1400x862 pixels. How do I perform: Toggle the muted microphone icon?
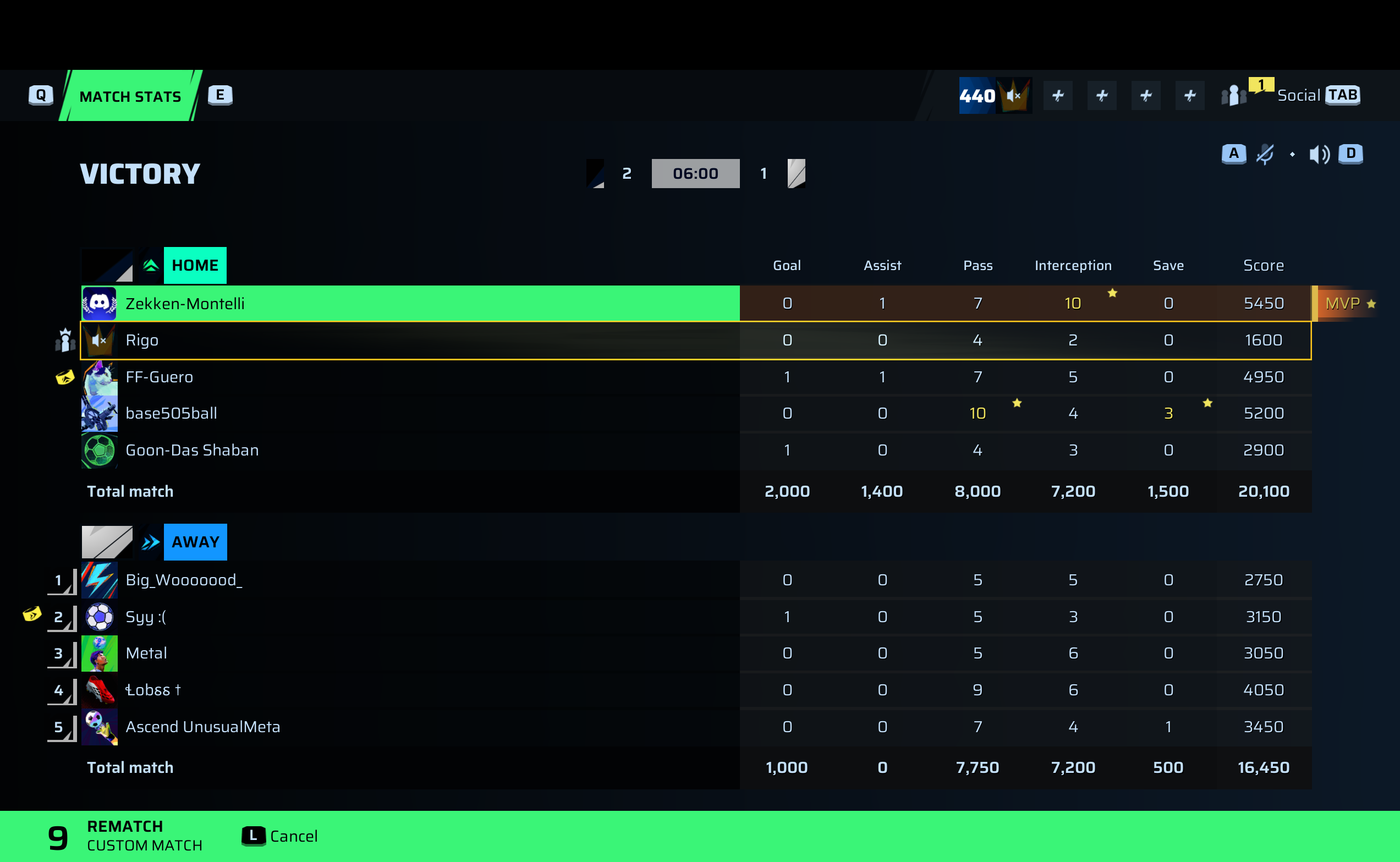point(1265,154)
